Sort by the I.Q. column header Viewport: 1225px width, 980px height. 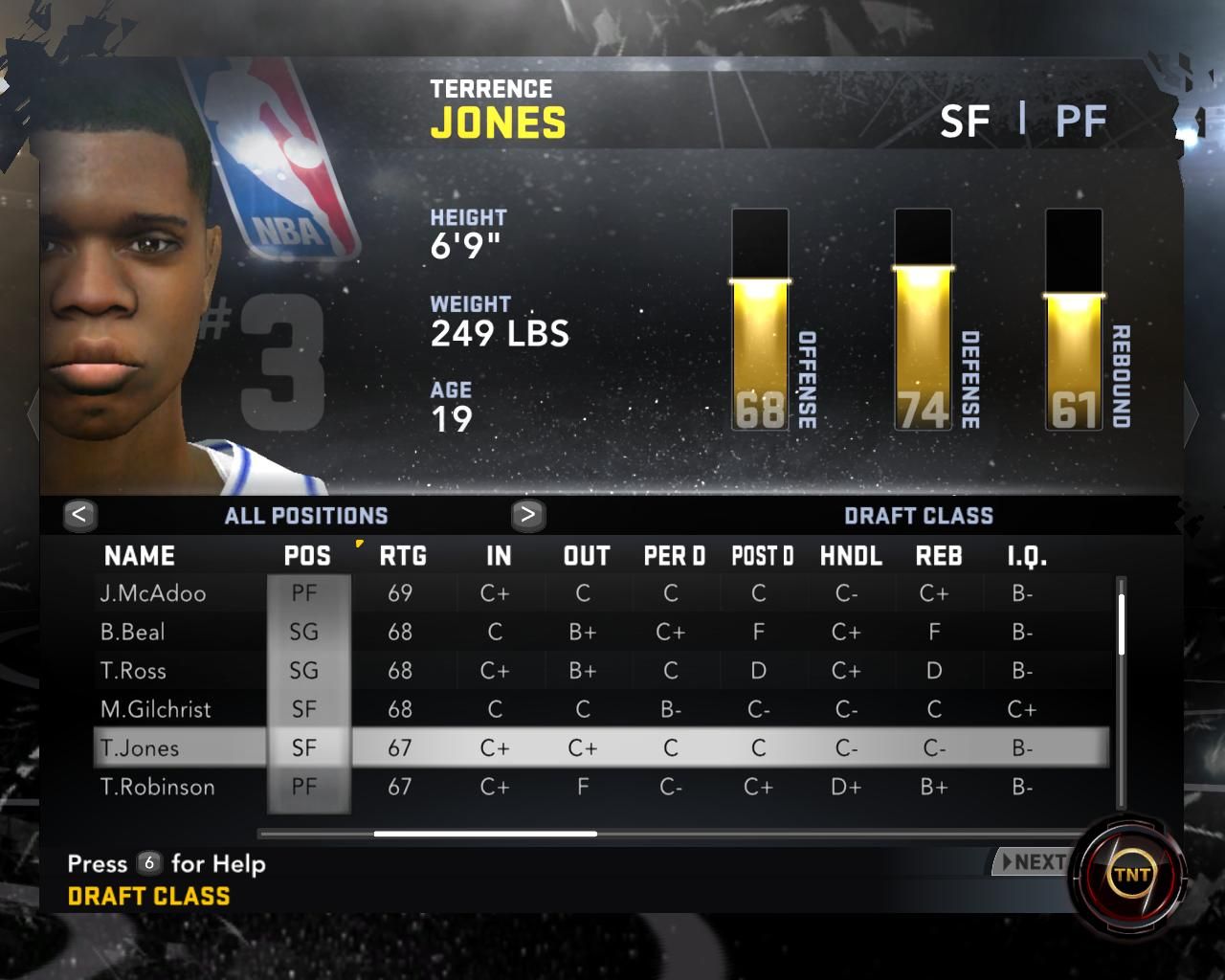tap(1027, 556)
